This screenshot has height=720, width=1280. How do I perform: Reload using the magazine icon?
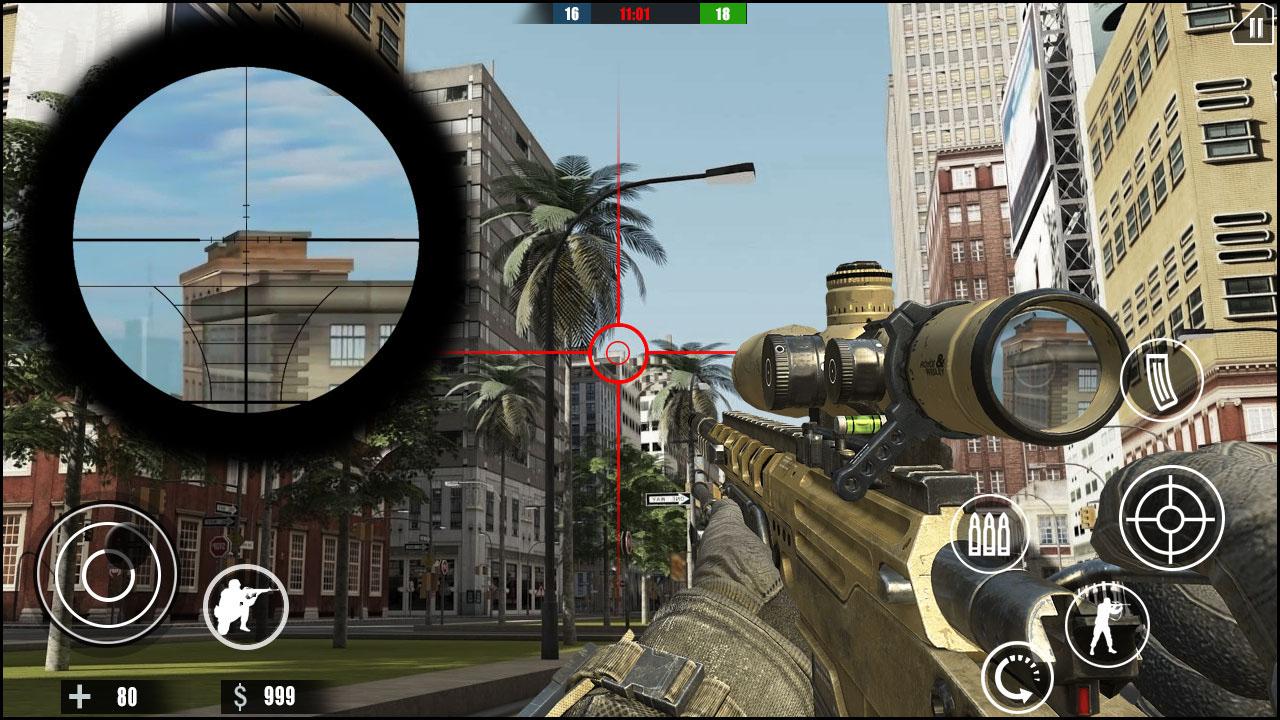1160,377
